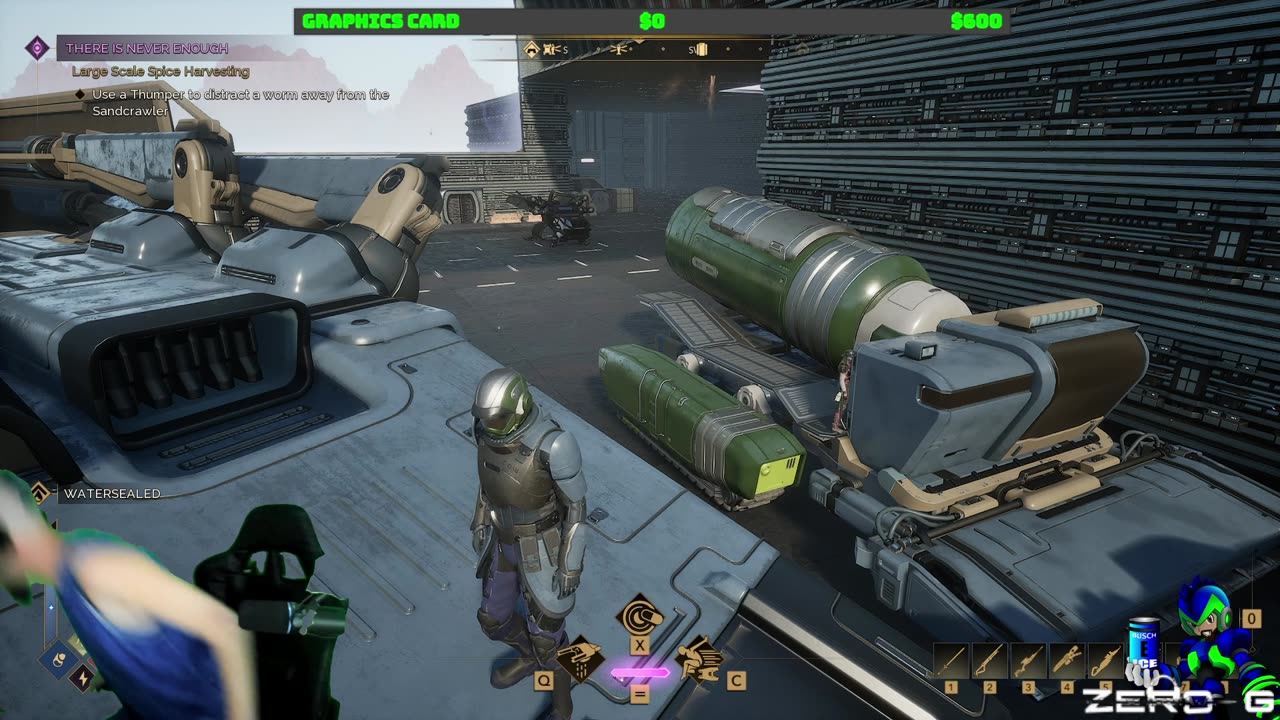Pick the tool in hotbar slot 5
1280x720 pixels.
1105,661
